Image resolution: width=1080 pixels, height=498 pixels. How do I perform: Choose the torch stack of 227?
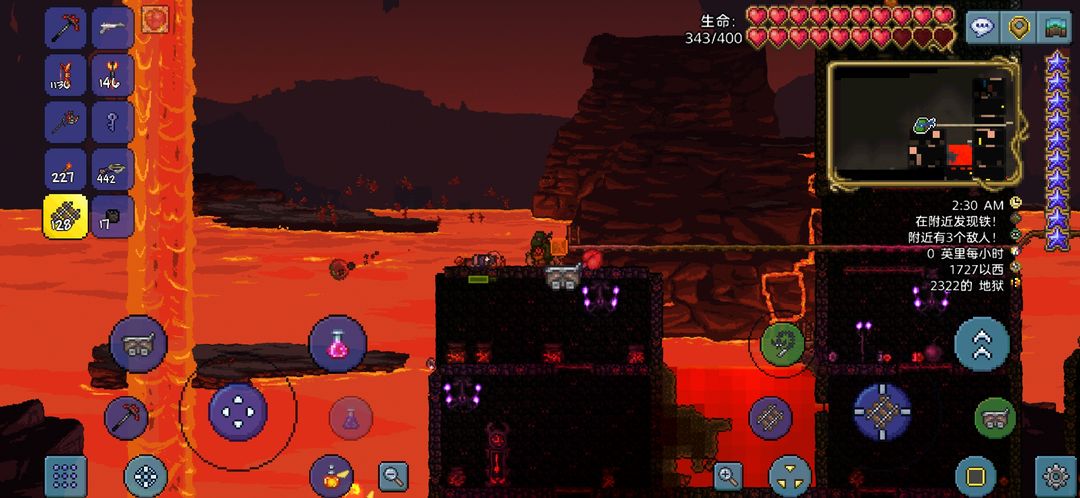click(65, 170)
